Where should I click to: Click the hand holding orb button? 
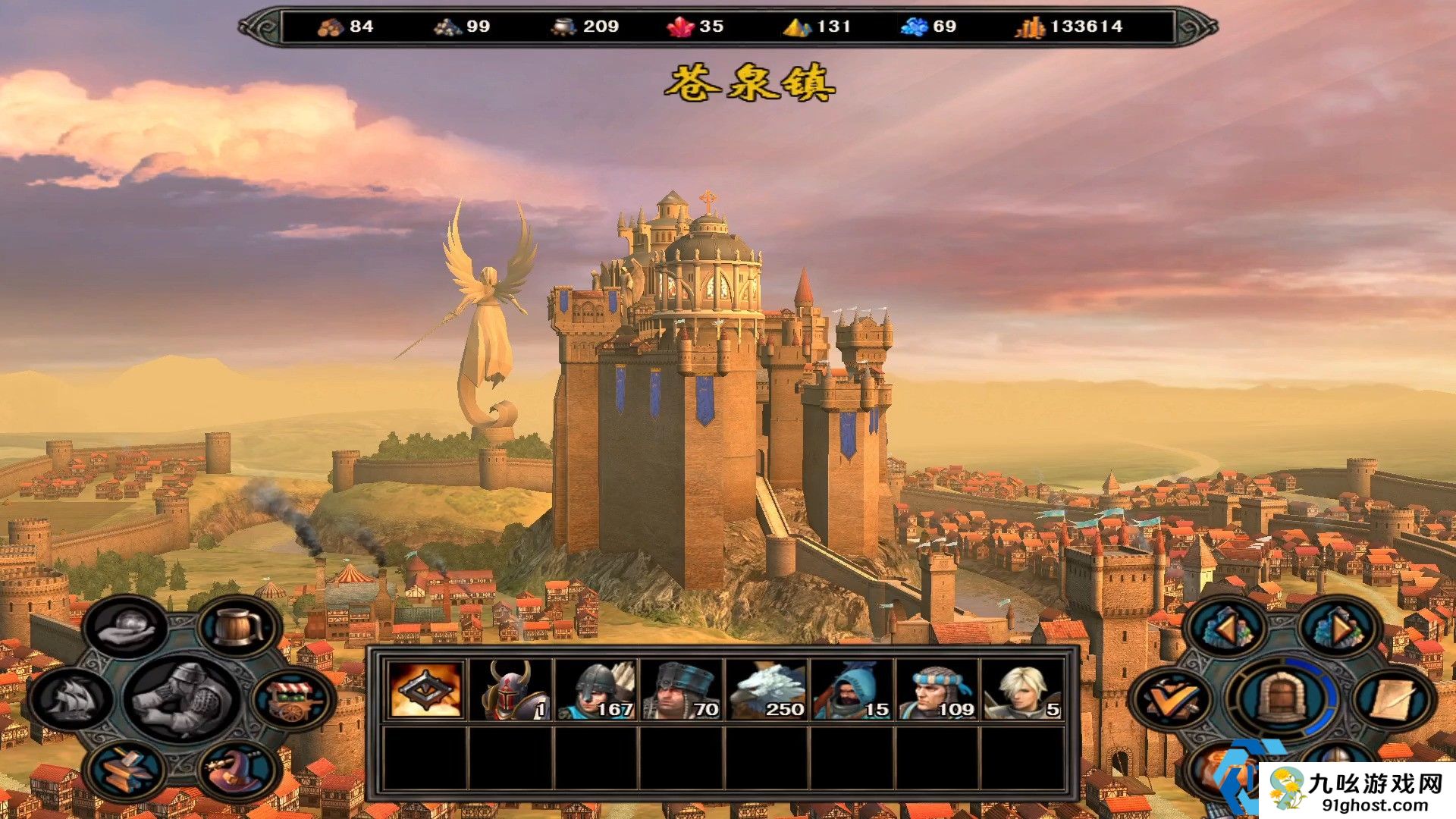pos(125,628)
